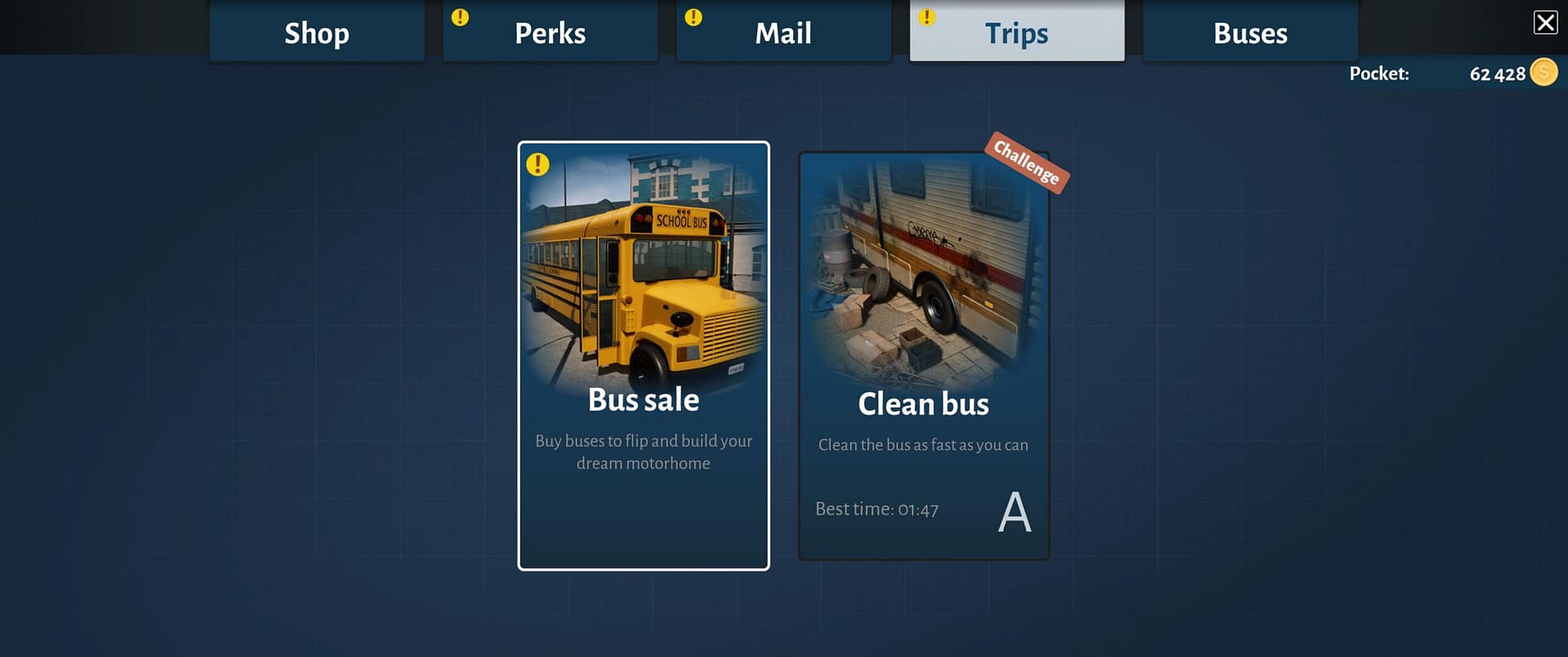Open the Buses tab

coord(1250,33)
